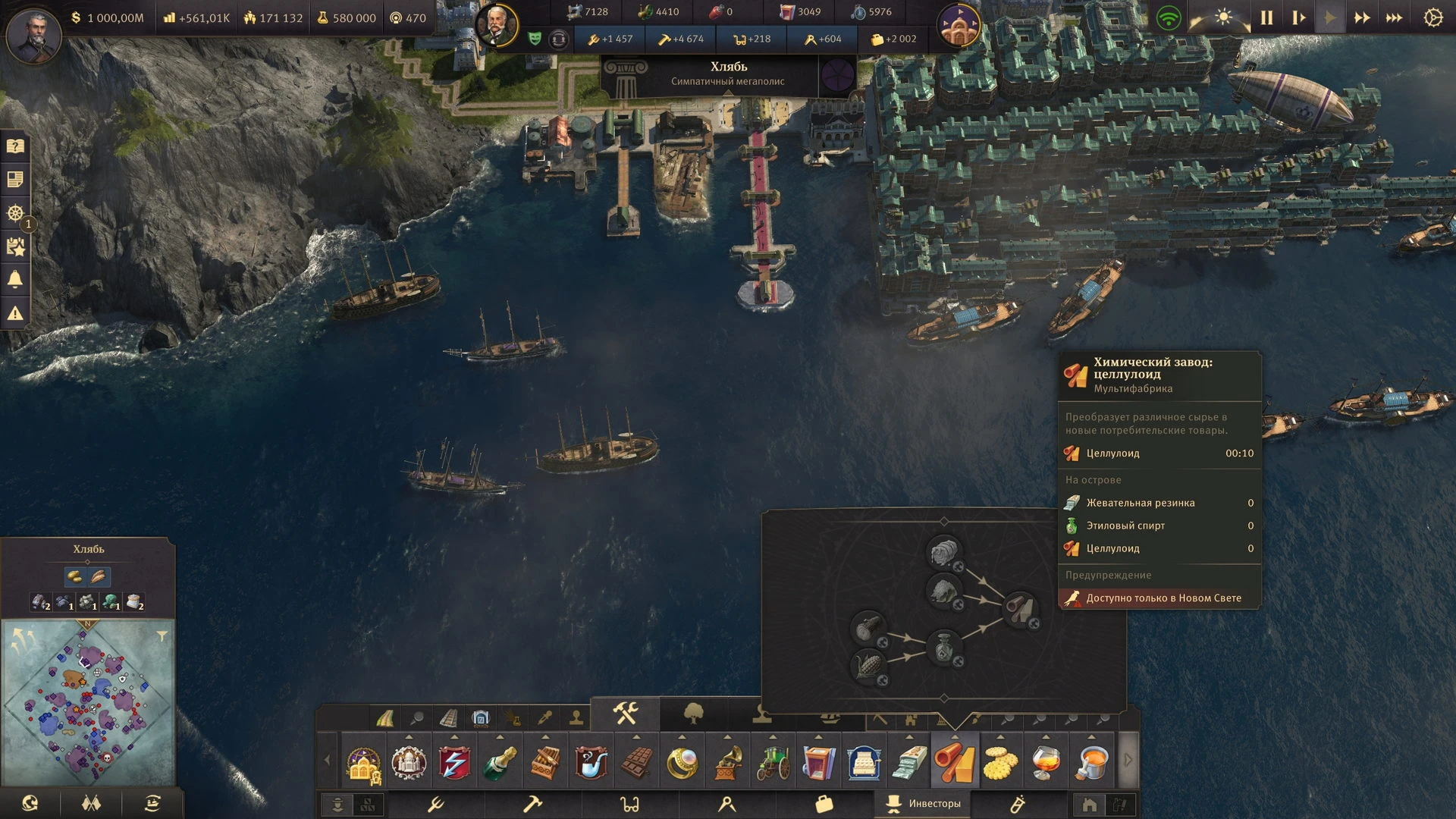Open the workers hammer population tab
This screenshot has width=1456, height=819.
(x=532, y=804)
